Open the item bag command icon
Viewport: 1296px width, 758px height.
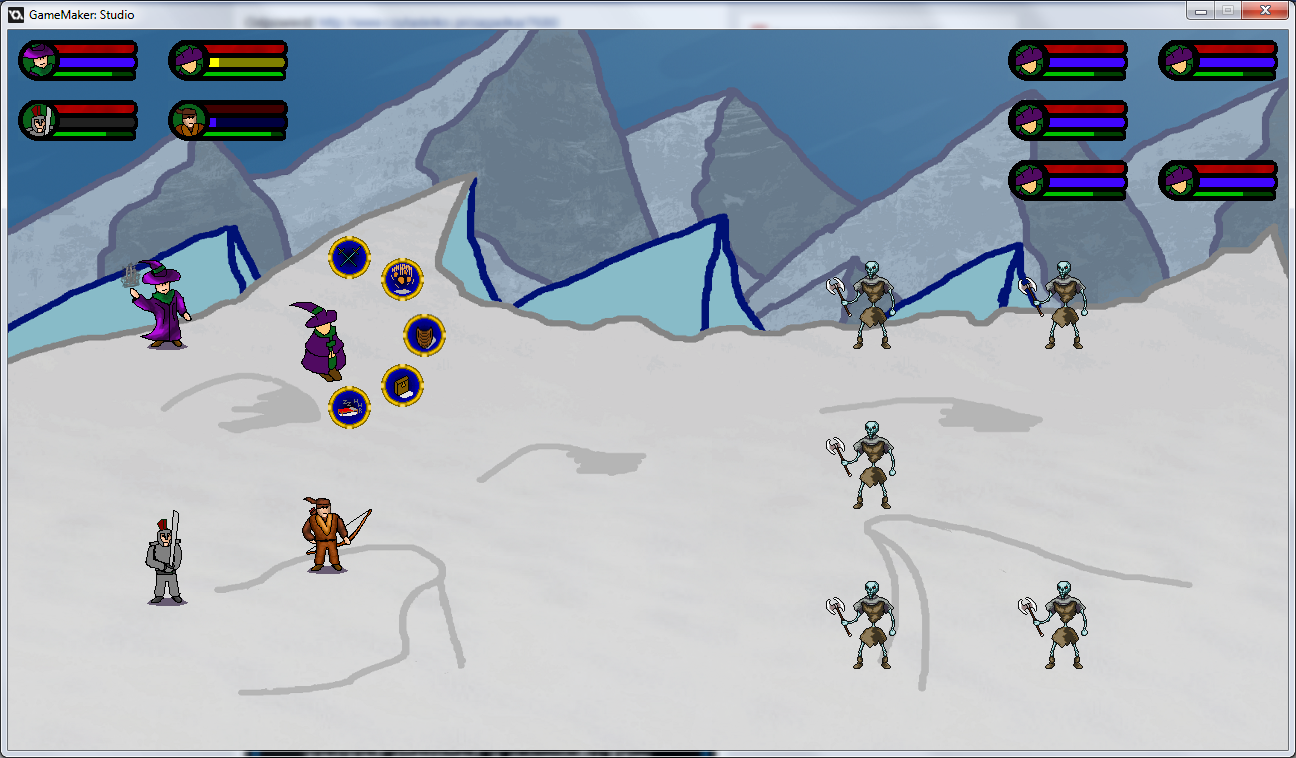tap(402, 386)
